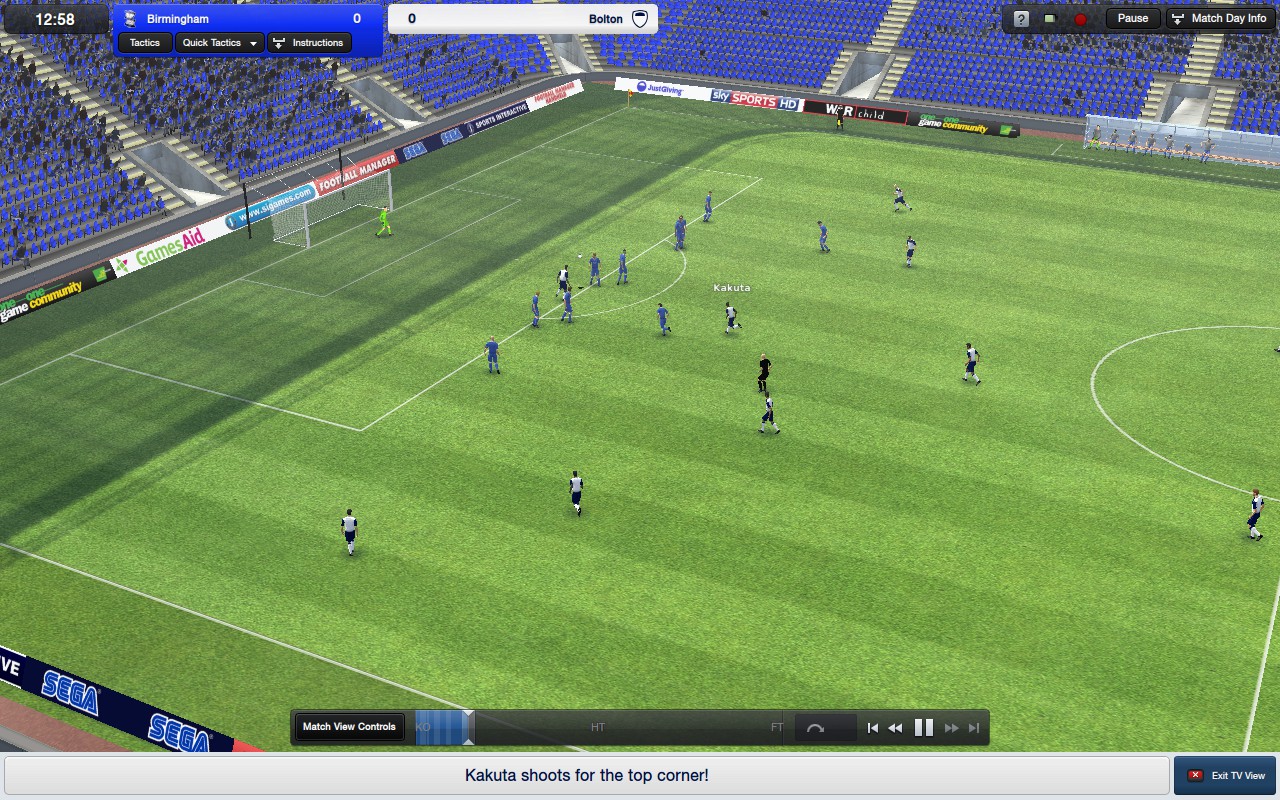Fast forward the match playback
This screenshot has height=800, width=1280.
coord(952,728)
